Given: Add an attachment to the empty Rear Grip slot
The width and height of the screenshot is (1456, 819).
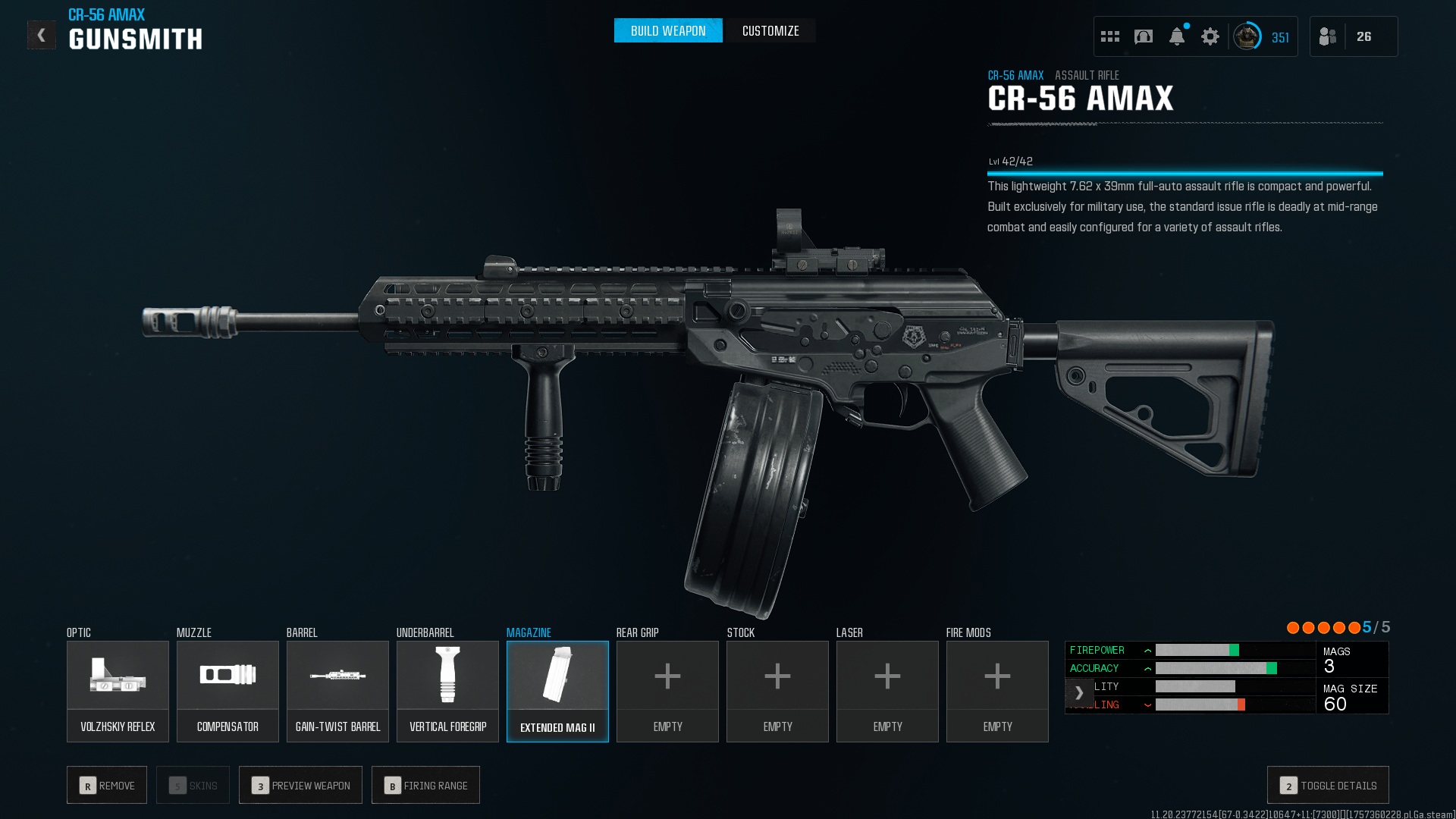Looking at the screenshot, I should tap(667, 691).
